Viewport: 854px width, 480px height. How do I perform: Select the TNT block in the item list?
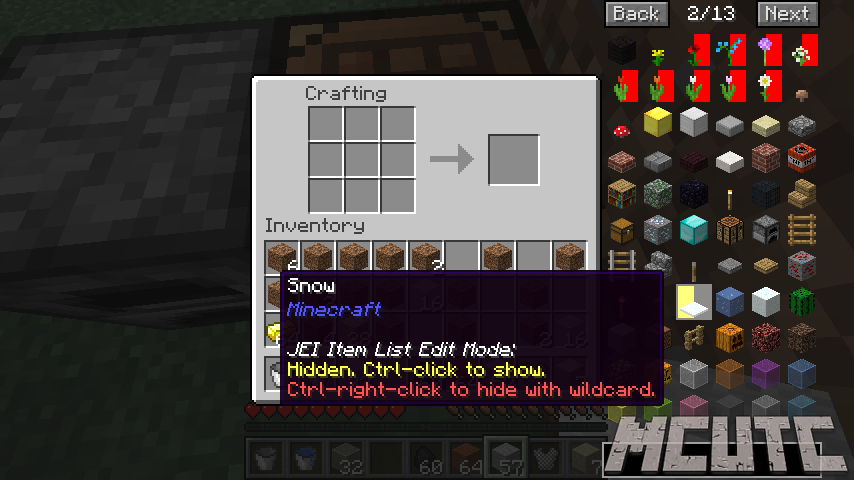800,158
